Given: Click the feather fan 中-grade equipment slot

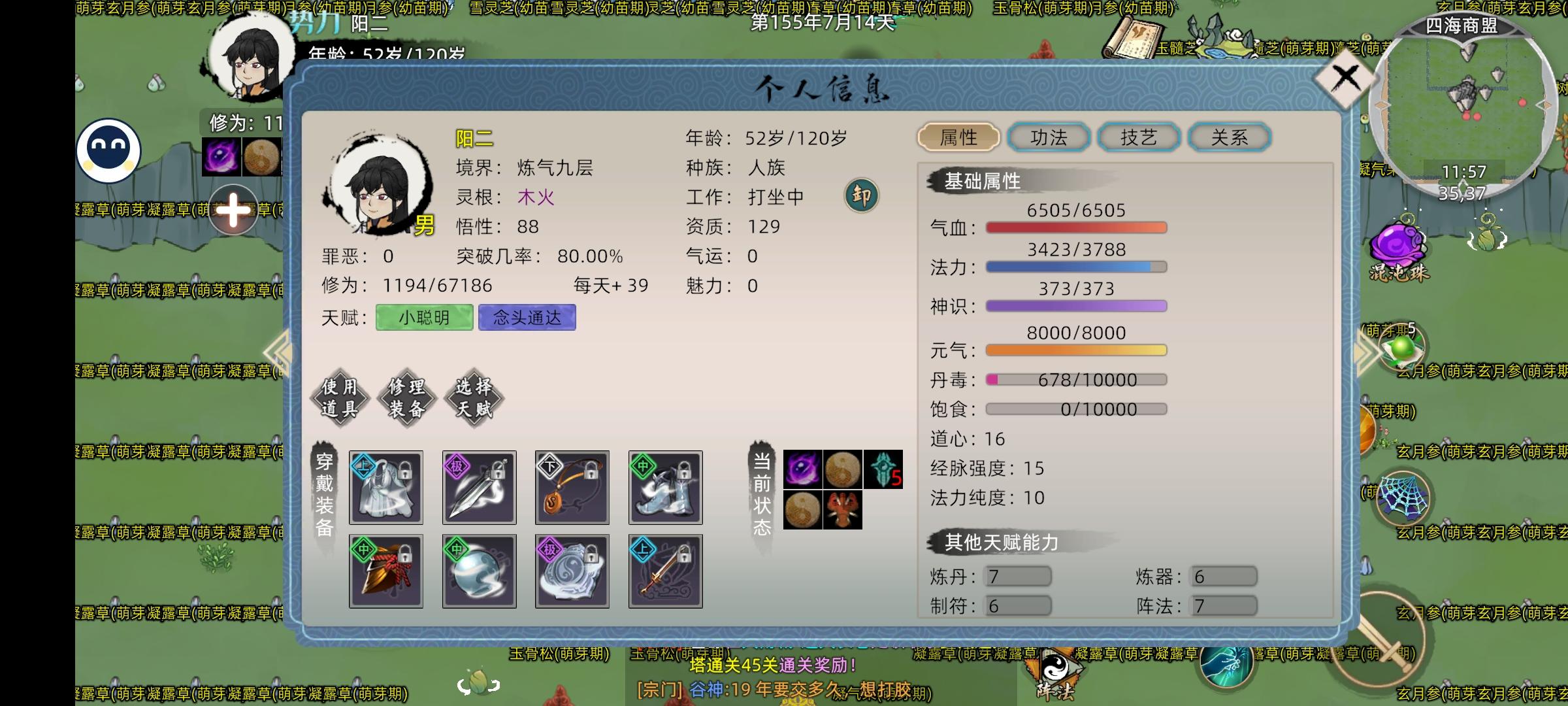Looking at the screenshot, I should [x=385, y=571].
